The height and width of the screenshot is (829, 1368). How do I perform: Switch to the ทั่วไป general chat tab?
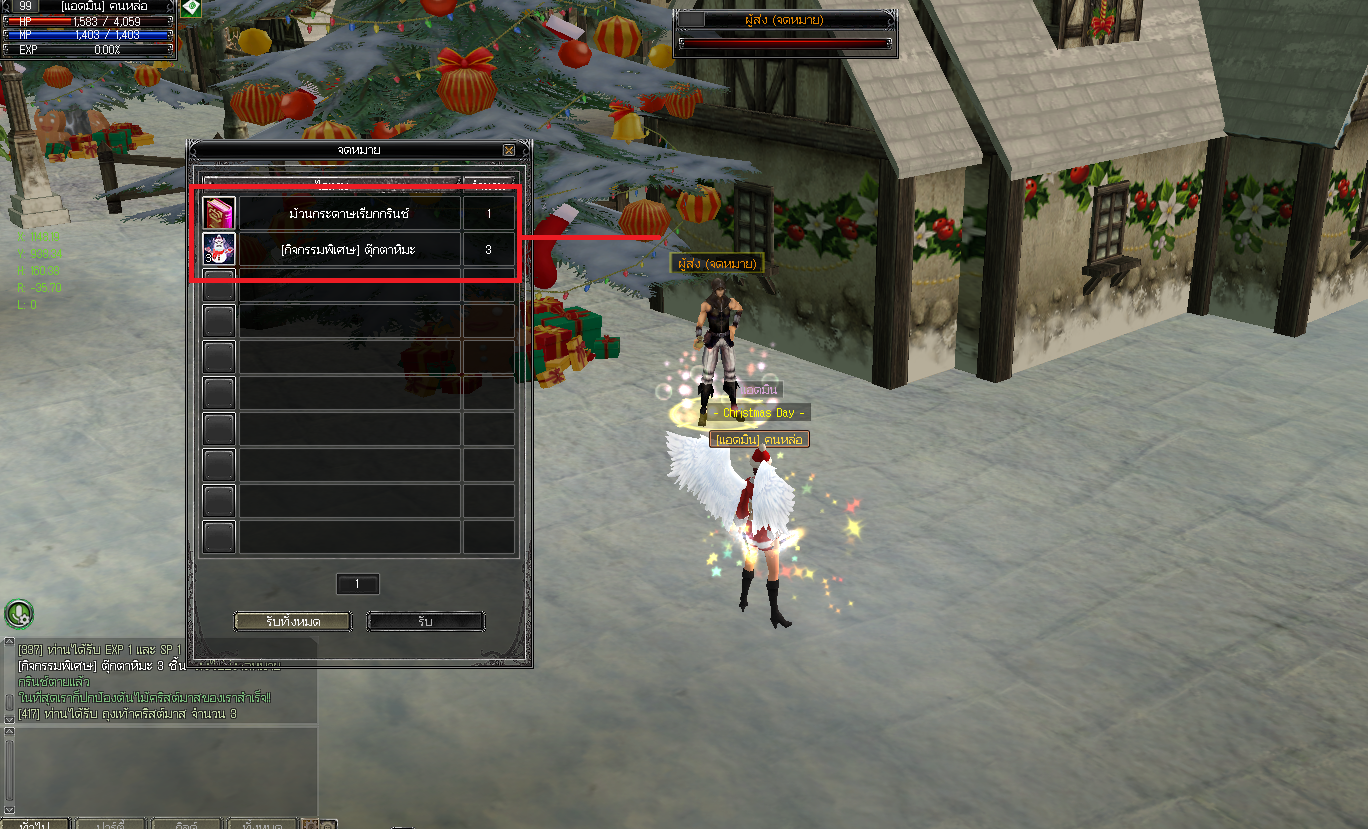point(36,825)
